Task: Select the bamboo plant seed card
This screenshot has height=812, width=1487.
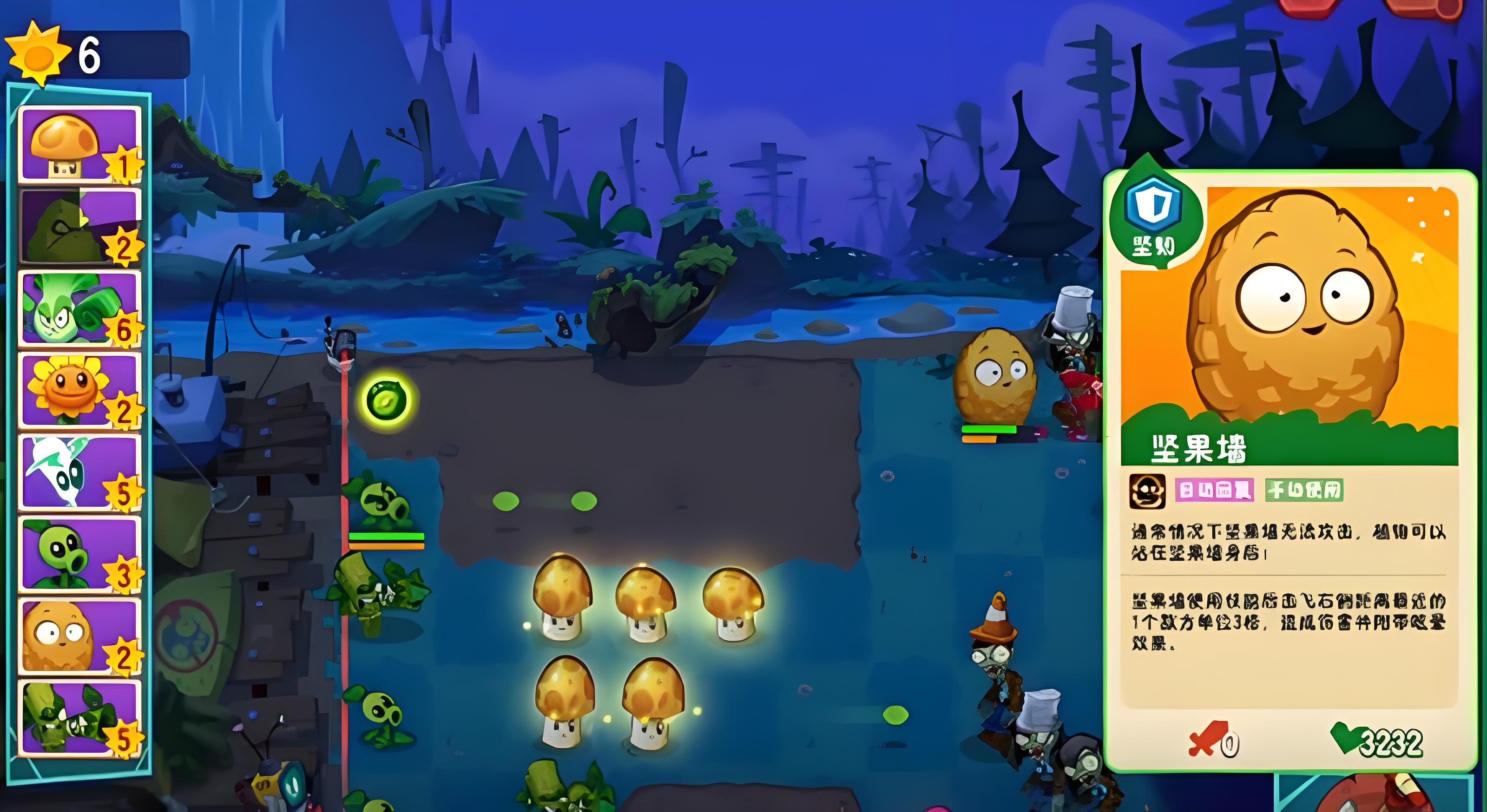Action: (79, 717)
